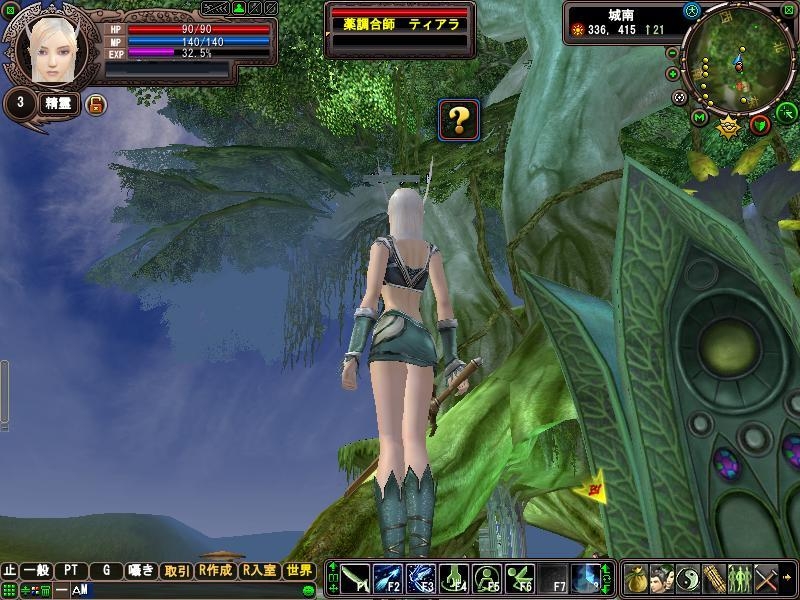Close the minimap with the X button

pyautogui.click(x=788, y=11)
